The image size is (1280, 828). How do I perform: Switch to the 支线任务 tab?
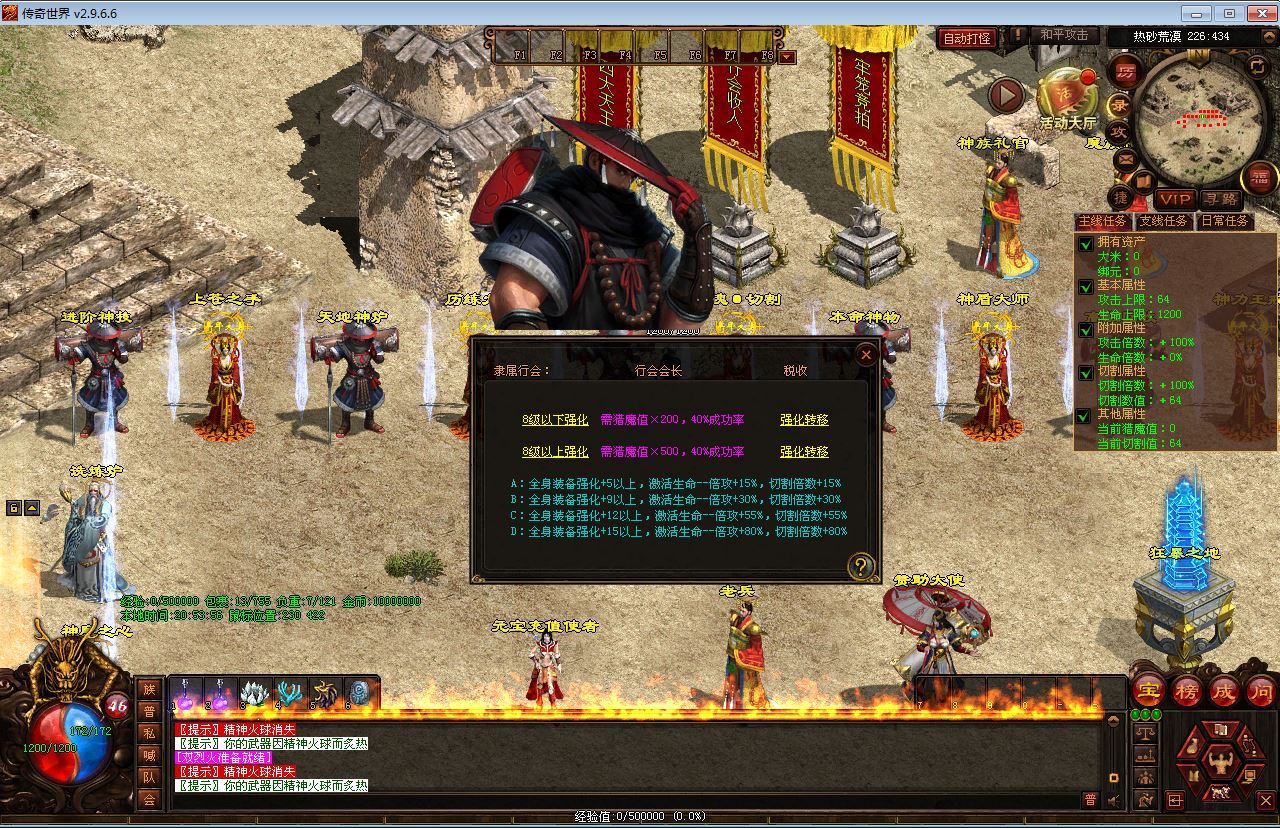pos(1162,221)
